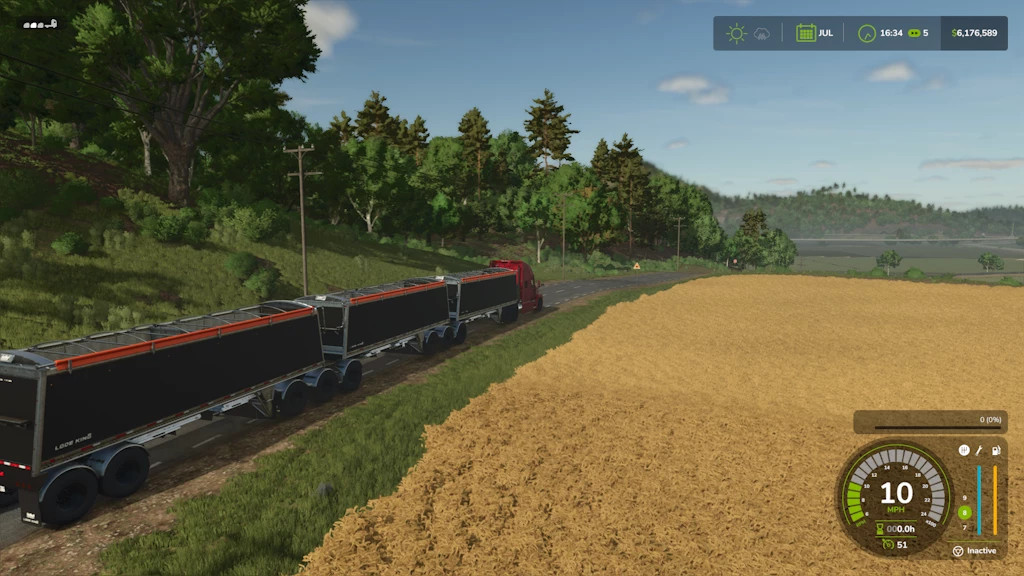Toggle the Inactive steering assist indicator

point(958,551)
